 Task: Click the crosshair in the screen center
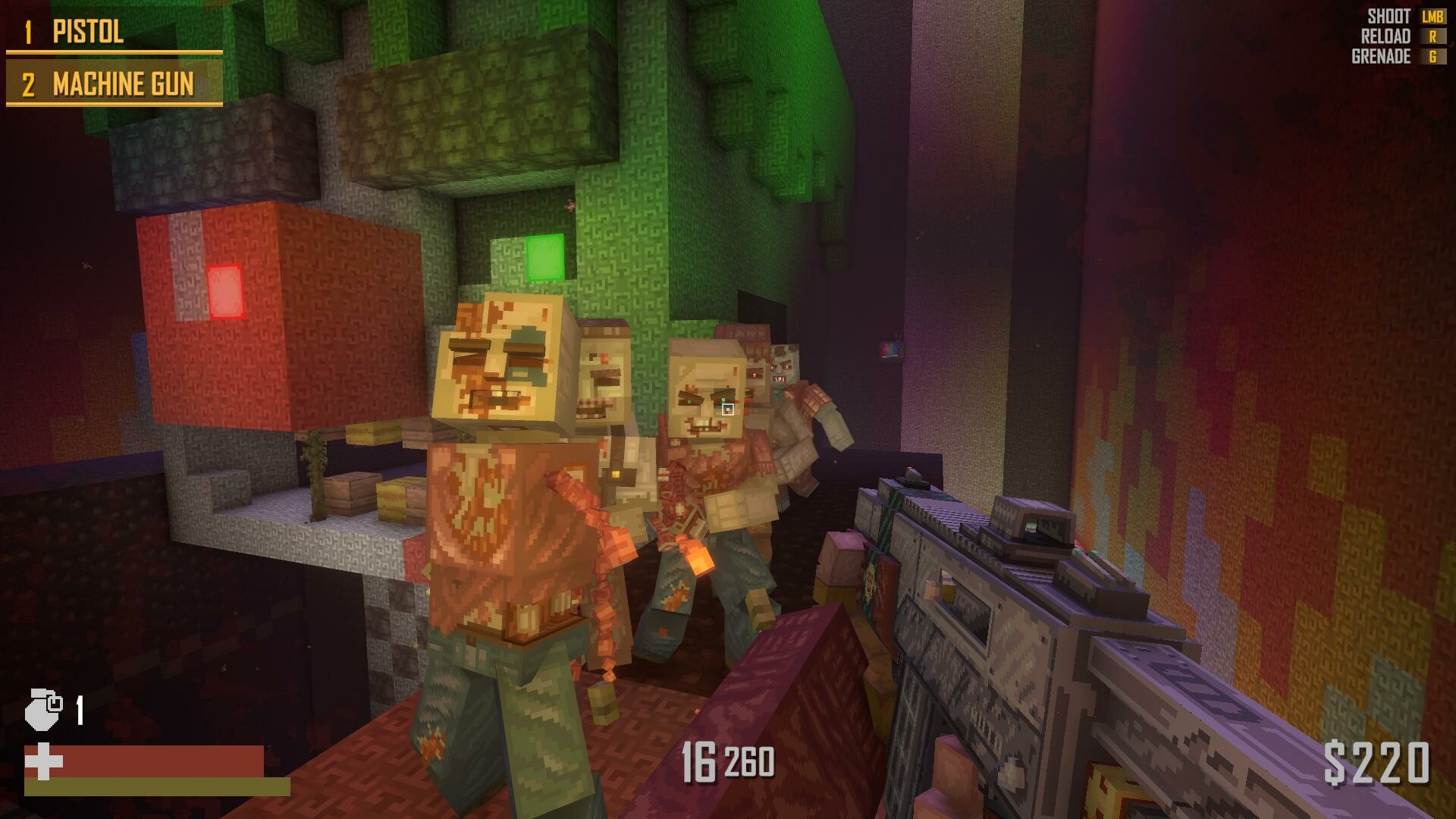tap(728, 409)
